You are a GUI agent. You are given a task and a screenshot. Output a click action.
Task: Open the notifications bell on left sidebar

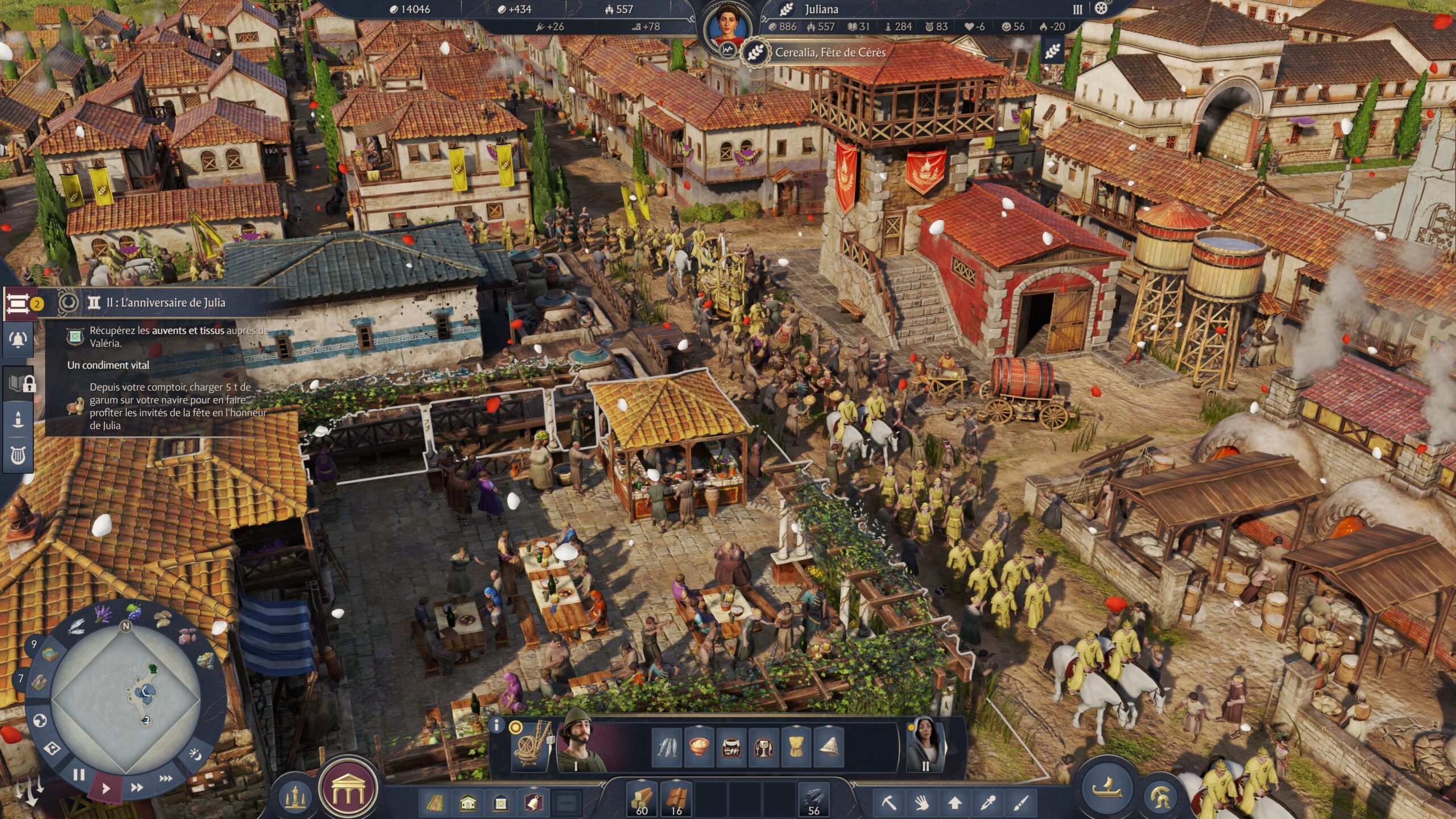18,340
